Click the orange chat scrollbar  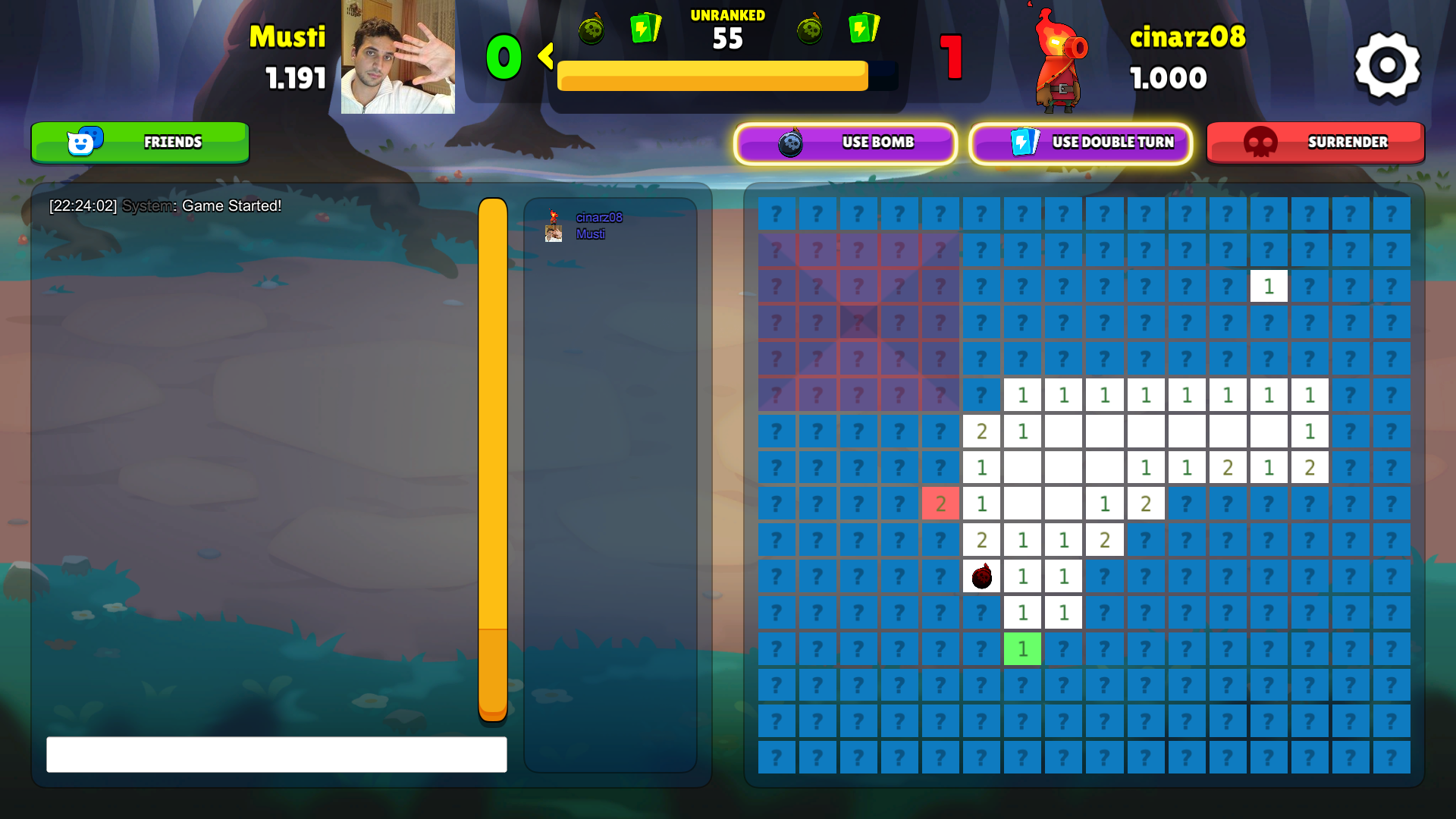[494, 455]
